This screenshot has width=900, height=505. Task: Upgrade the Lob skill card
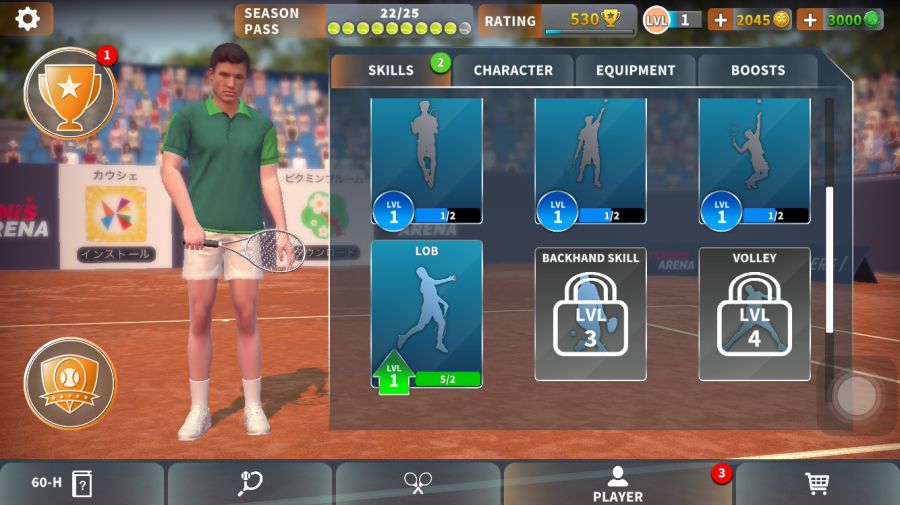(x=427, y=315)
